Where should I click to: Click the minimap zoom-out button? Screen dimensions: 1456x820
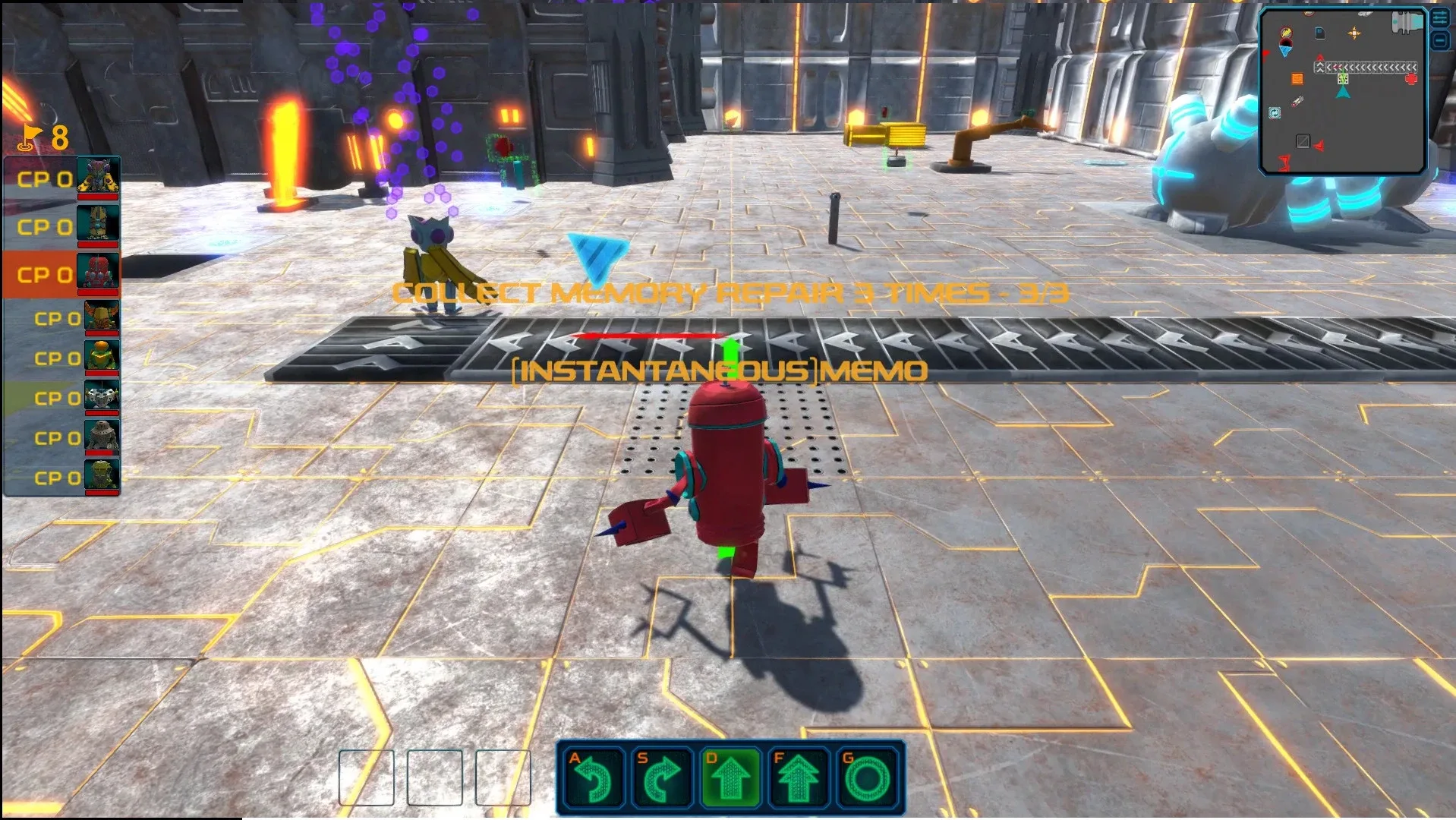1439,39
